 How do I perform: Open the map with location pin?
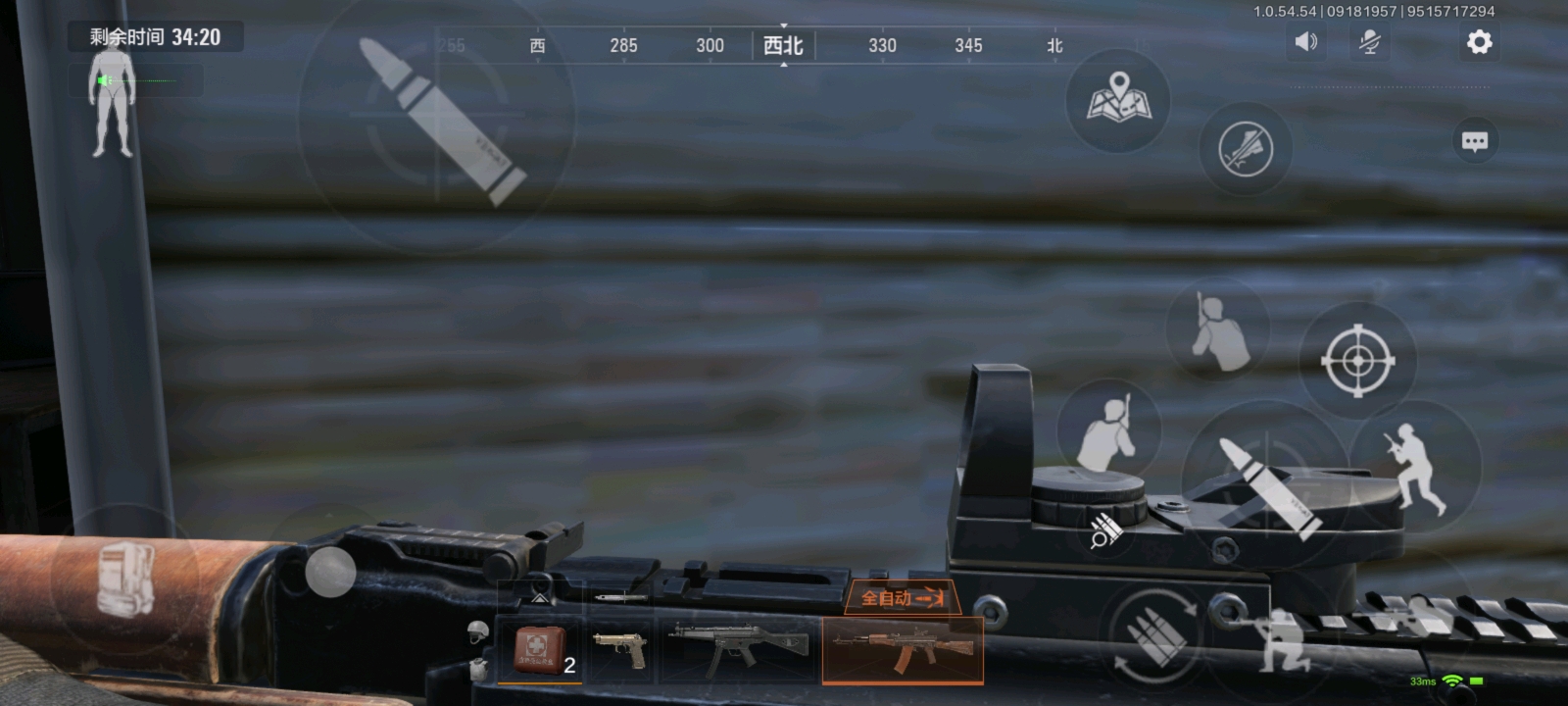(1118, 99)
